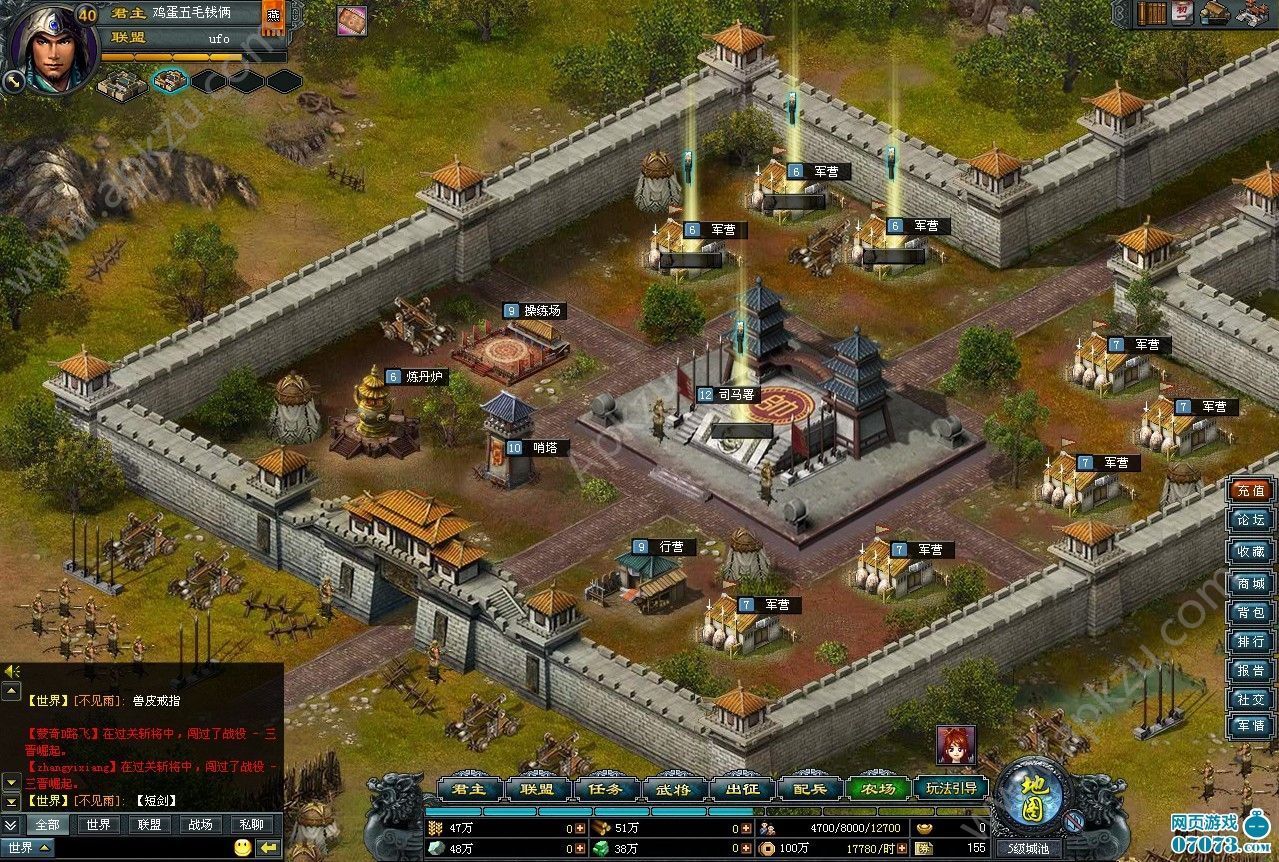Viewport: 1279px width, 862px height.
Task: Open the 玩法引导 gameplay guide
Action: 950,788
